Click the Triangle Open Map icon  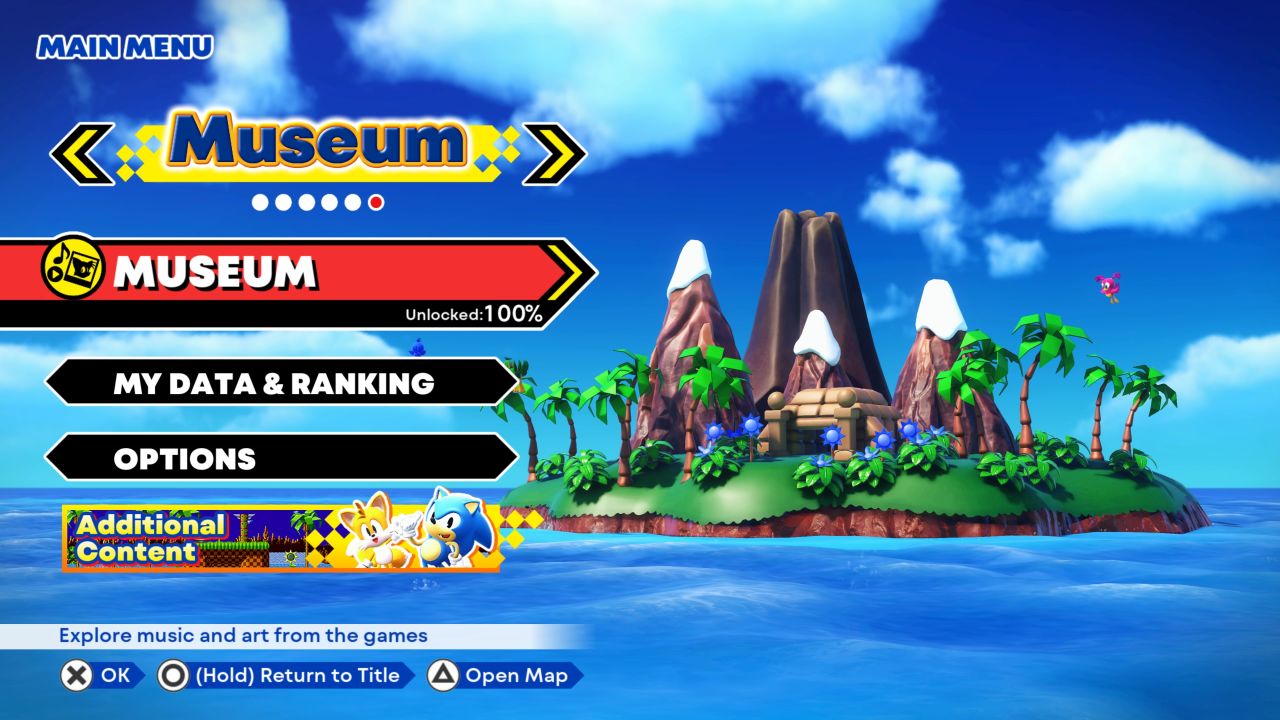click(444, 676)
